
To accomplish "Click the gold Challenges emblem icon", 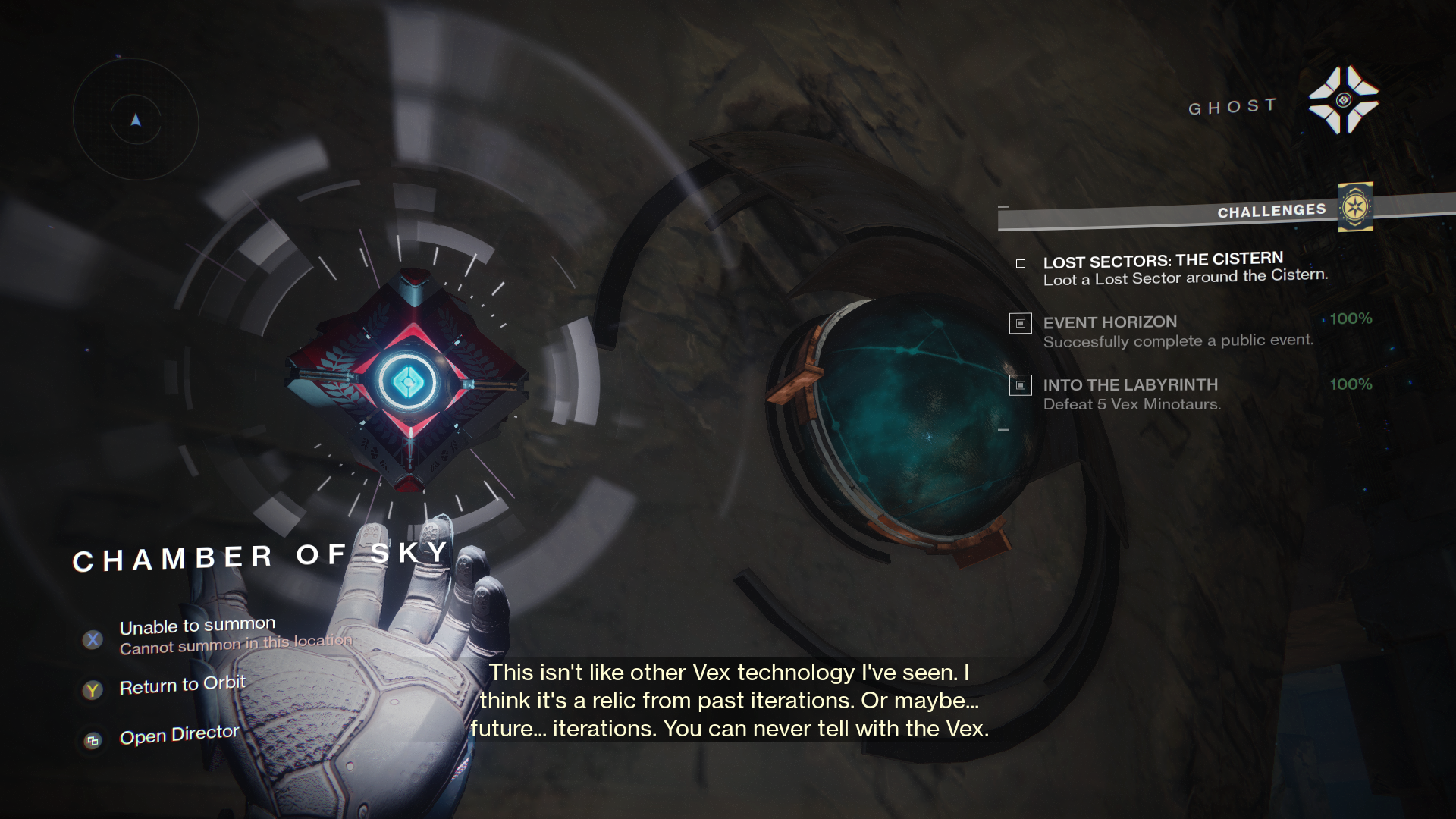I will coord(1355,207).
